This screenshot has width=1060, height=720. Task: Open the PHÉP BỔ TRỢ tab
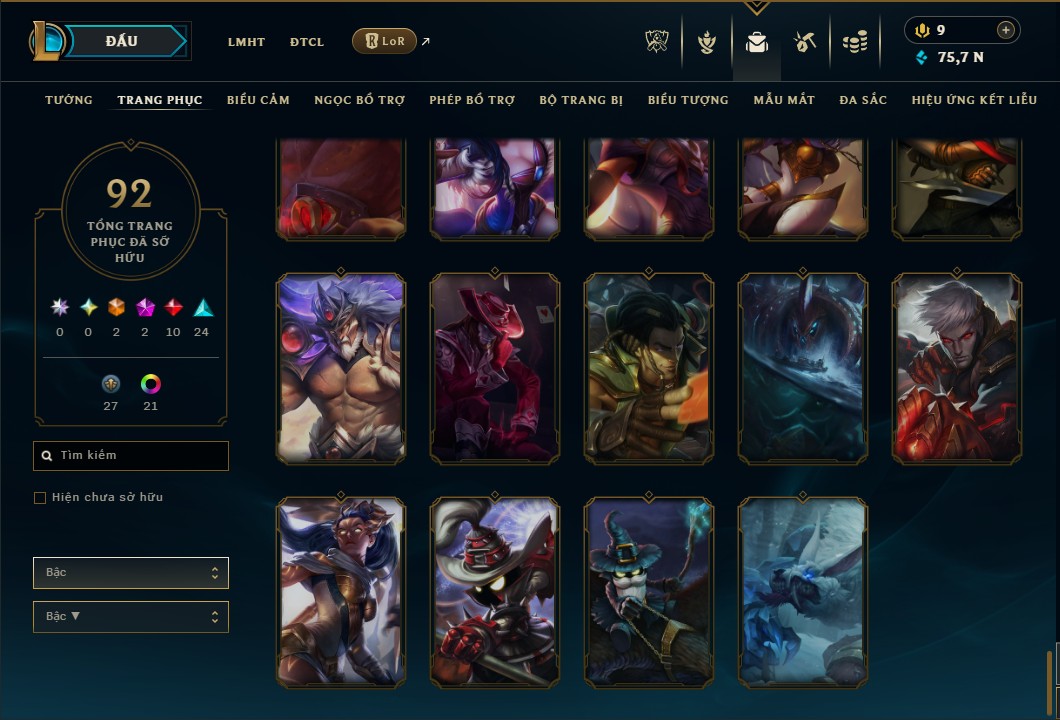[472, 100]
